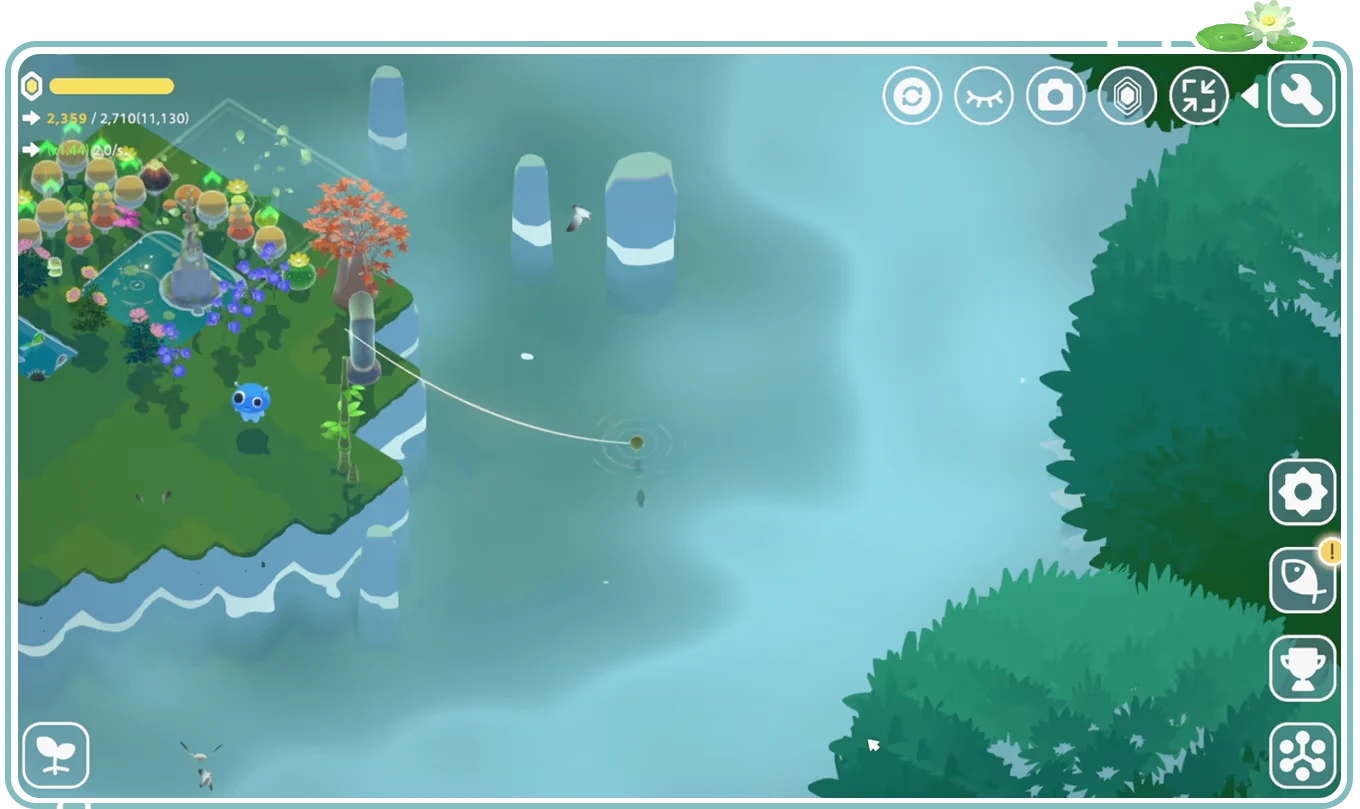Click the orange exclamation badge on the fish icon
Viewport: 1360px width, 809px height.
point(1330,551)
